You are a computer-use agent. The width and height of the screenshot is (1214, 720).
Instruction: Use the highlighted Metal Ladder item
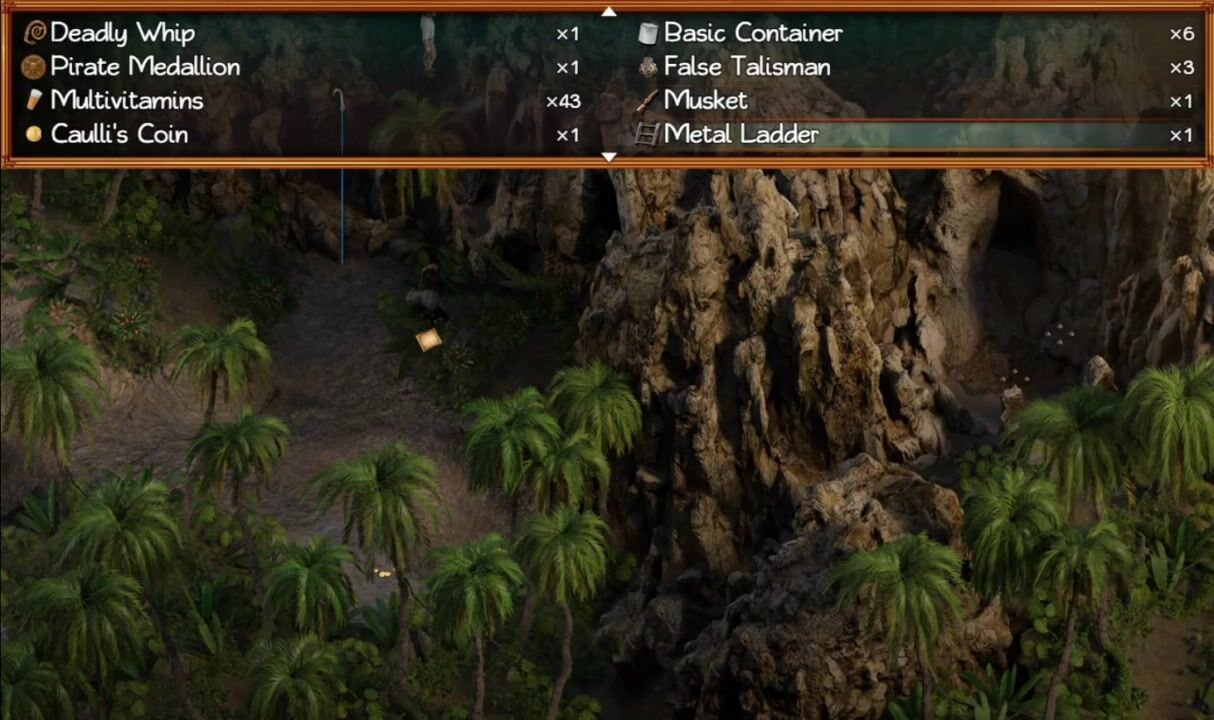click(x=740, y=134)
